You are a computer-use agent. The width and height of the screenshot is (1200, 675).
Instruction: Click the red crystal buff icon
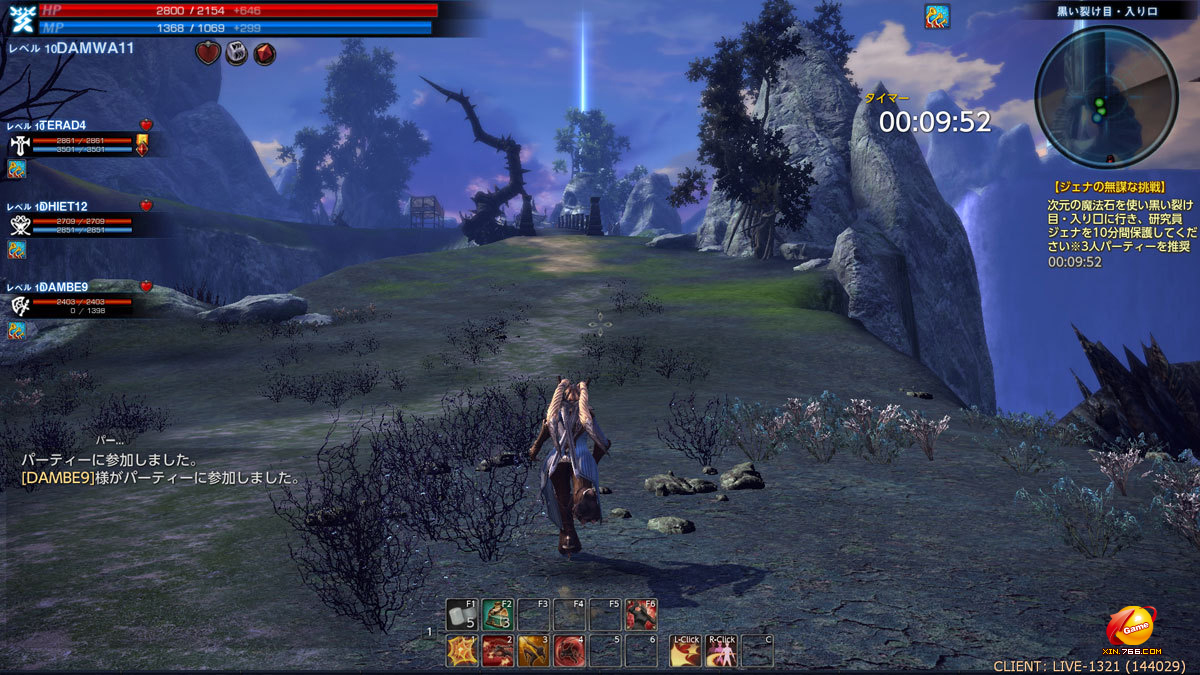click(264, 54)
